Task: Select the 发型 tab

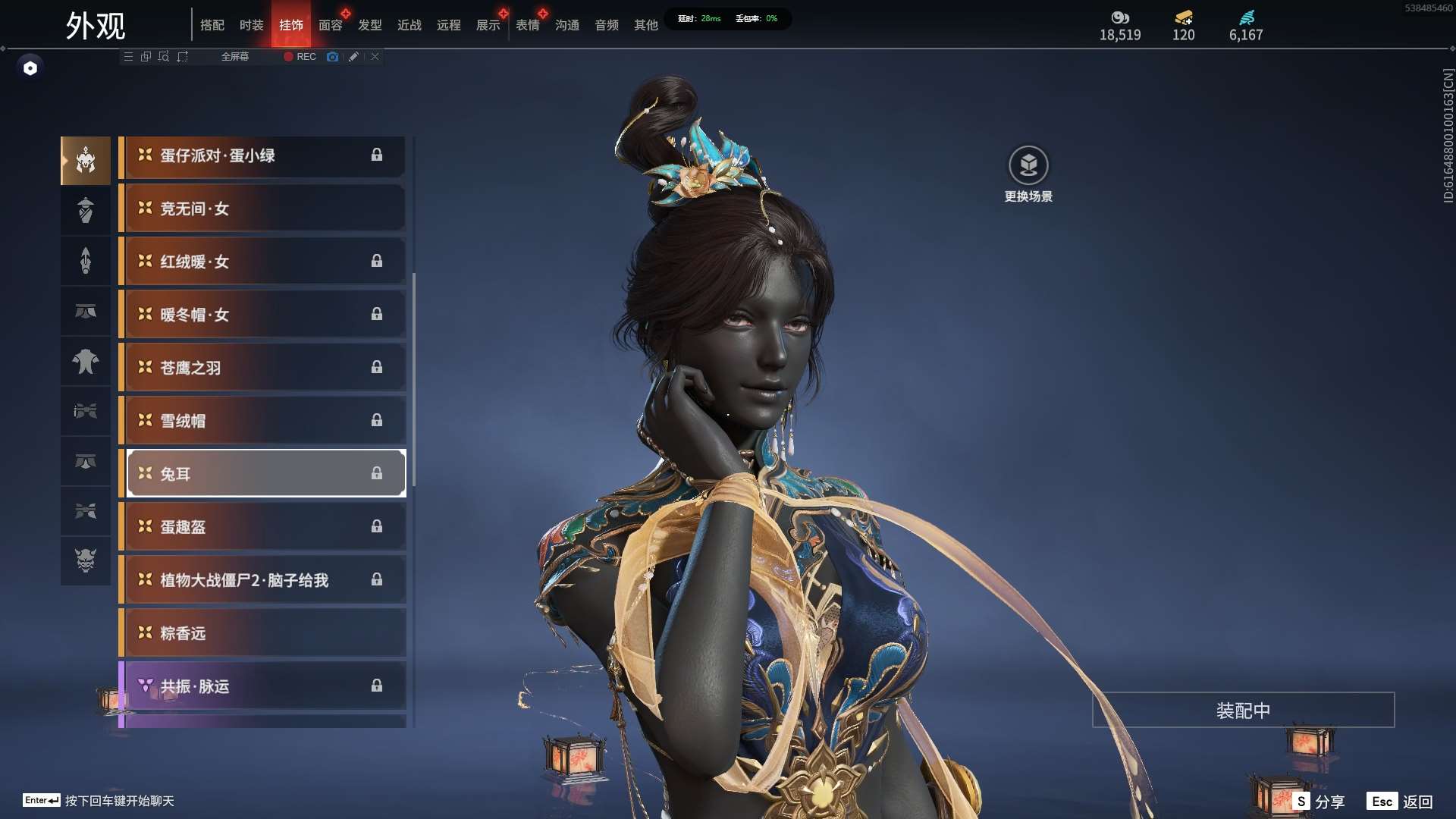Action: (369, 25)
